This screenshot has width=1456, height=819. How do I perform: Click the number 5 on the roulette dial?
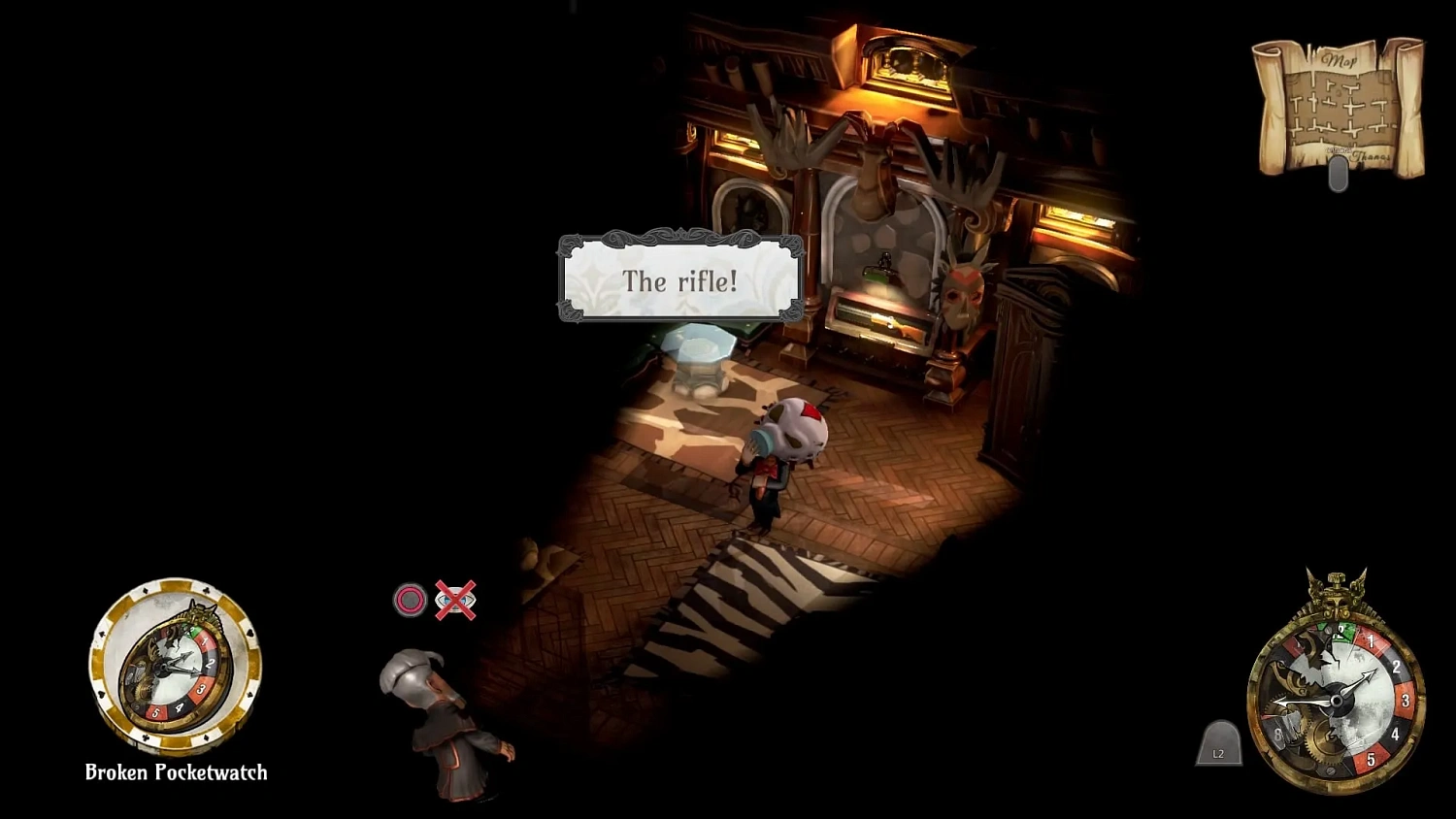1372,757
